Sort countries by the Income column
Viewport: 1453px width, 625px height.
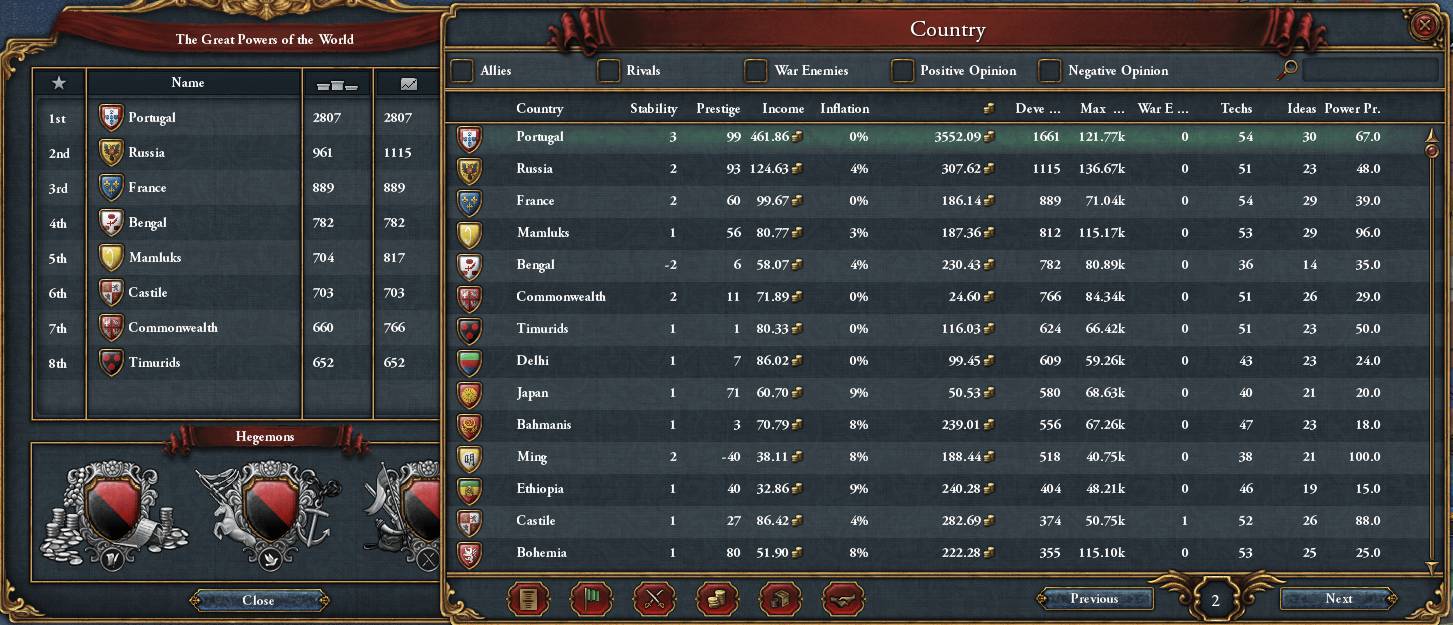[x=783, y=109]
